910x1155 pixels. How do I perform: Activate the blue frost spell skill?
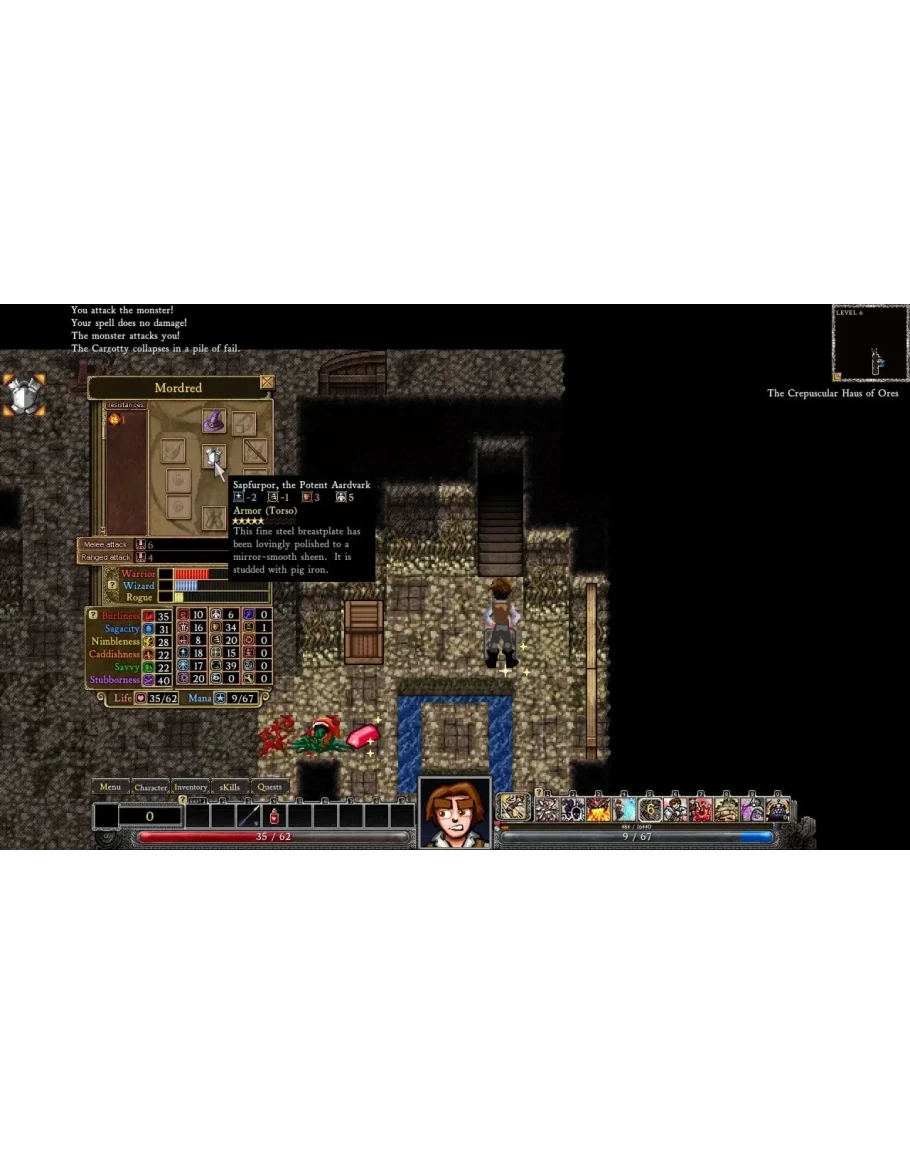(x=625, y=808)
